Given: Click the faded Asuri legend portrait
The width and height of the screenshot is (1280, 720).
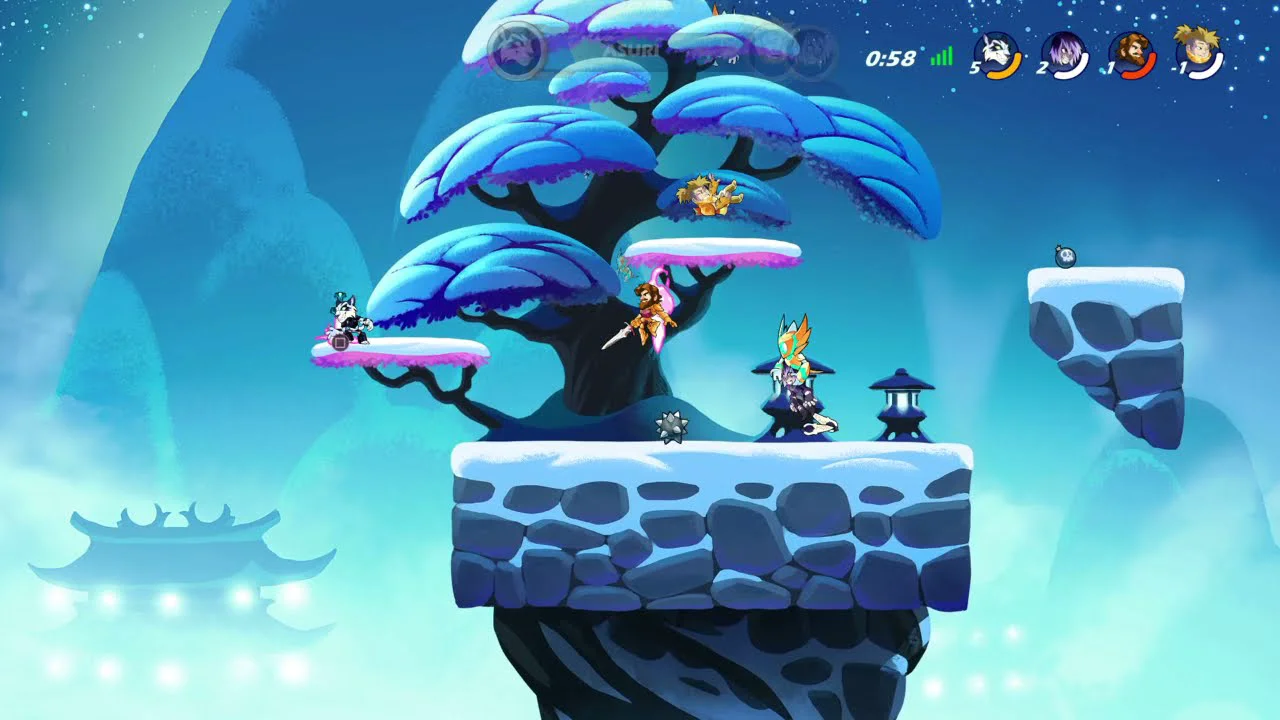Looking at the screenshot, I should pos(516,47).
